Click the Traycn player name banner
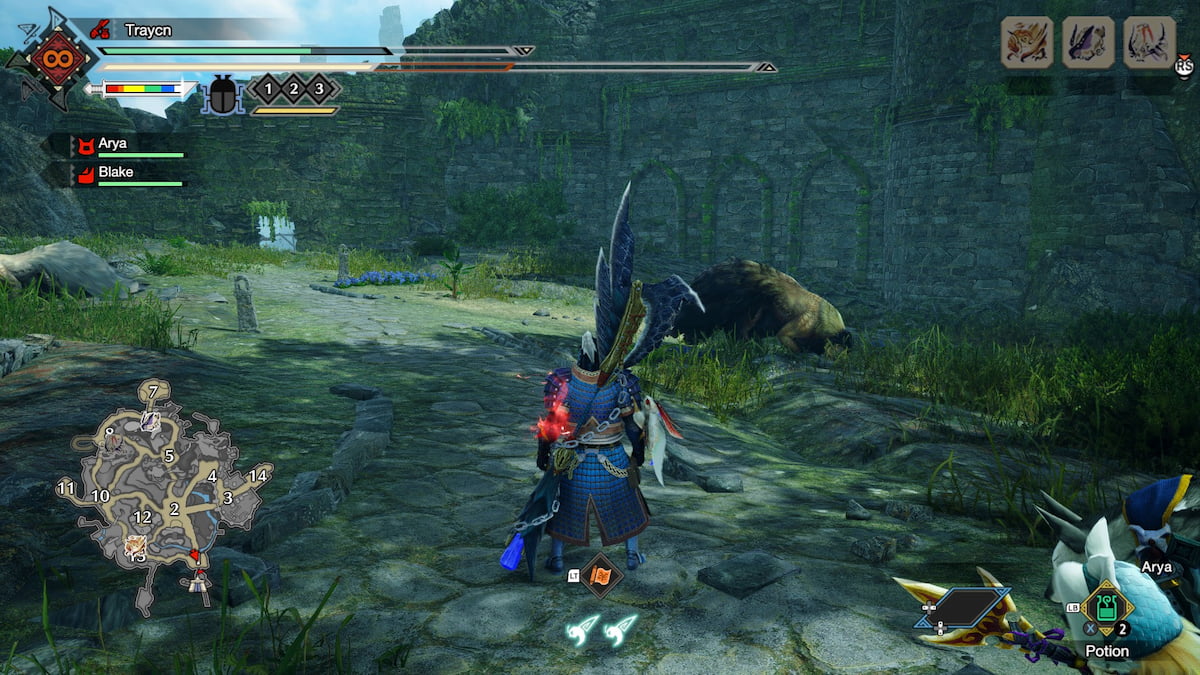 (x=148, y=31)
